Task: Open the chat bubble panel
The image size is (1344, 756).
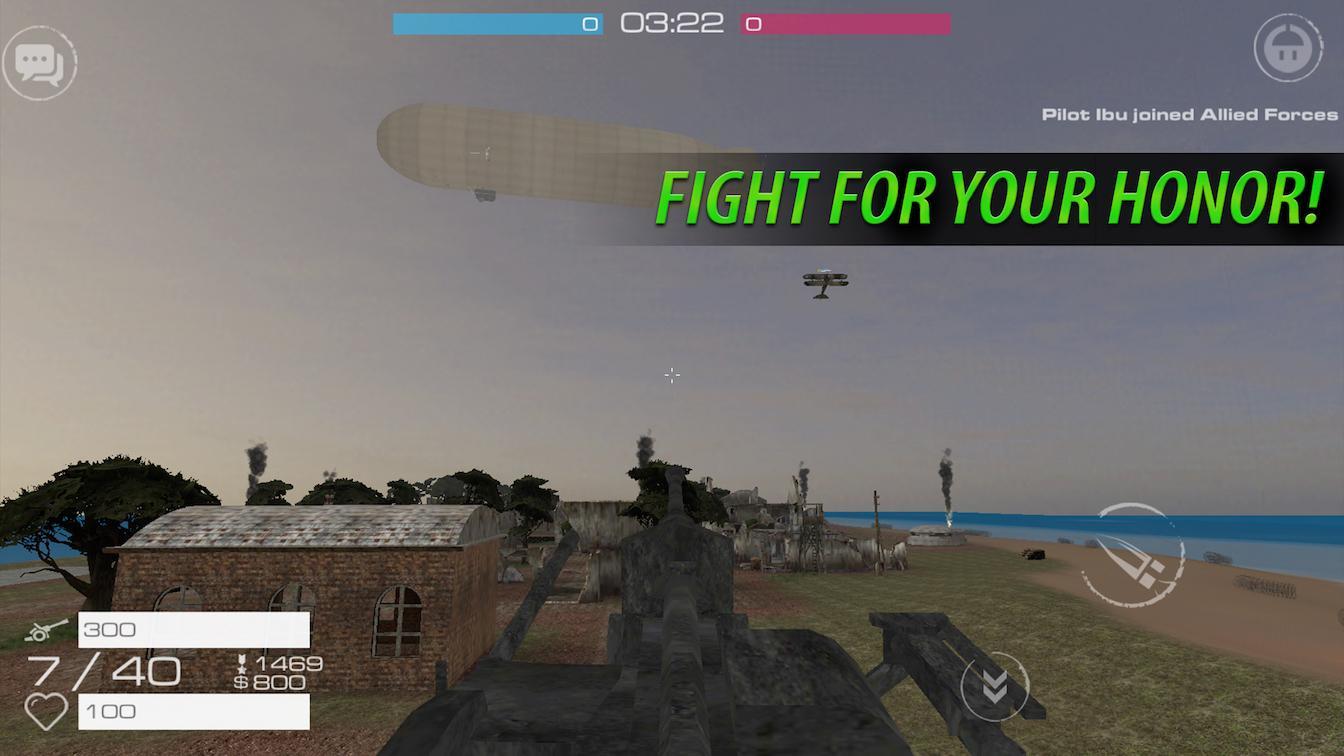Action: (42, 63)
